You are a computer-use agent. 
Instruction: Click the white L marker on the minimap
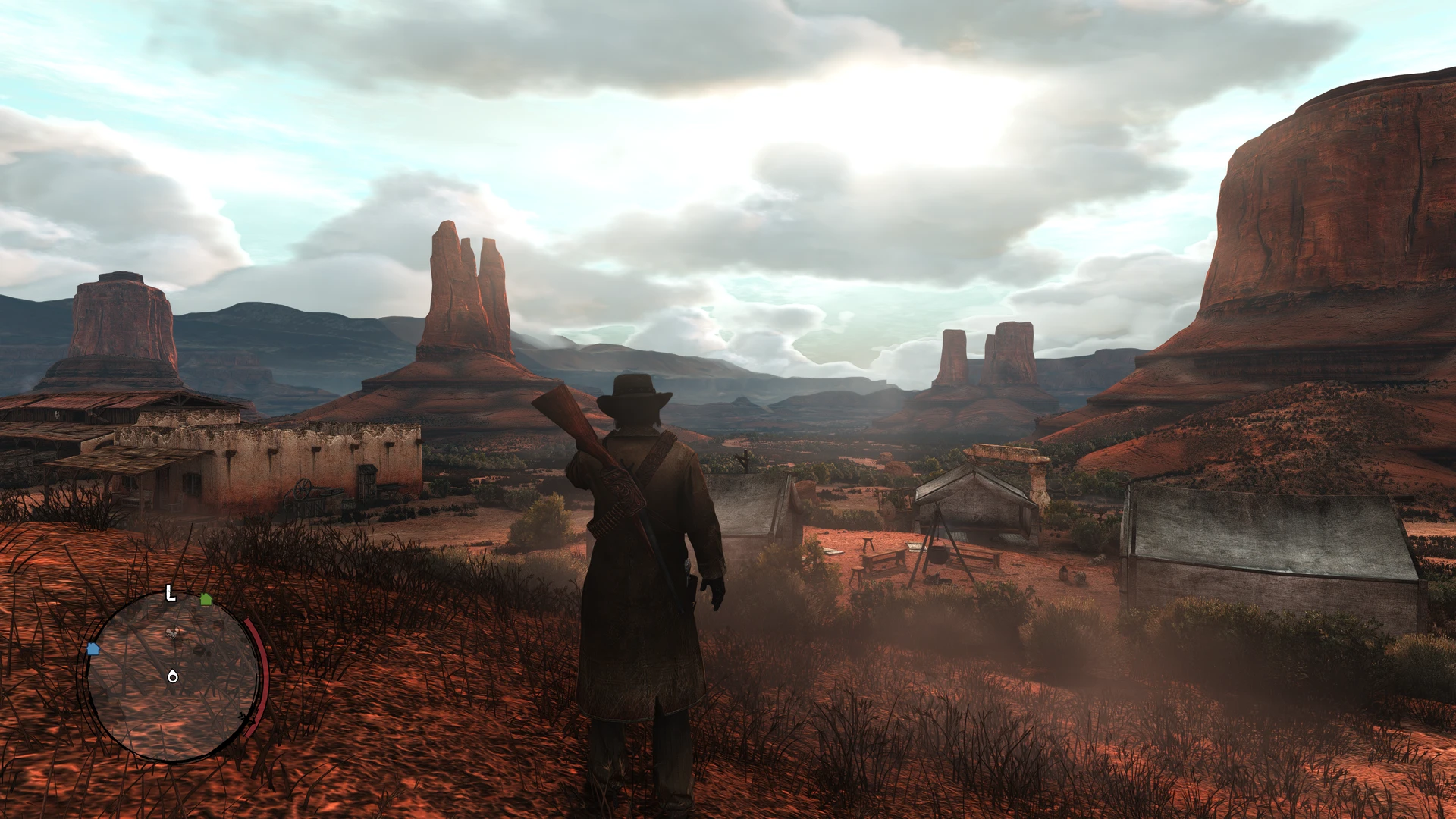[171, 594]
